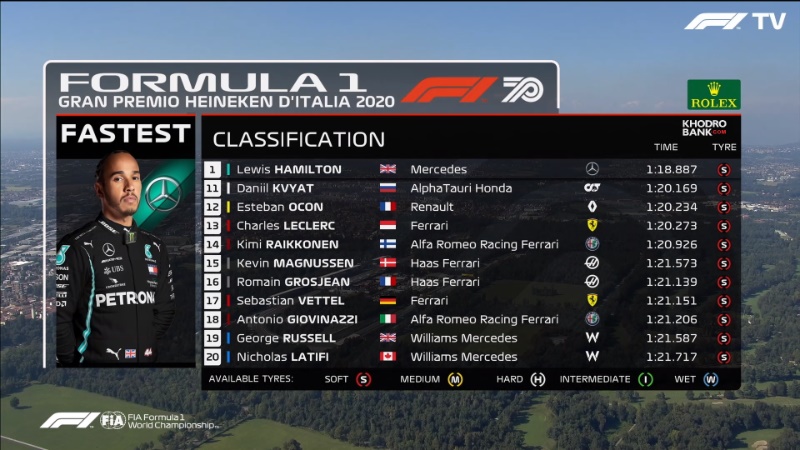Image resolution: width=800 pixels, height=450 pixels.
Task: Choose the Hard tyre legend icon
Action: (537, 380)
